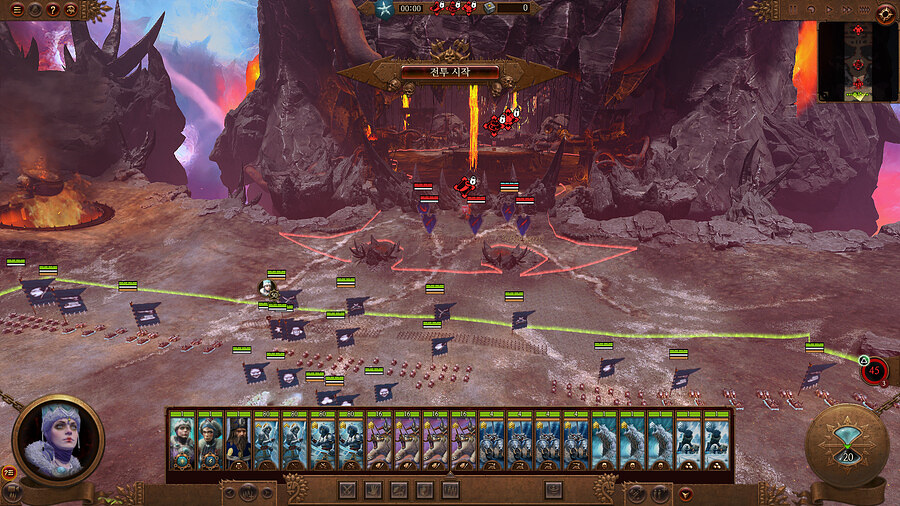This screenshot has width=900, height=506.
Task: Set battle speed to slow motion
Action: (813, 9)
